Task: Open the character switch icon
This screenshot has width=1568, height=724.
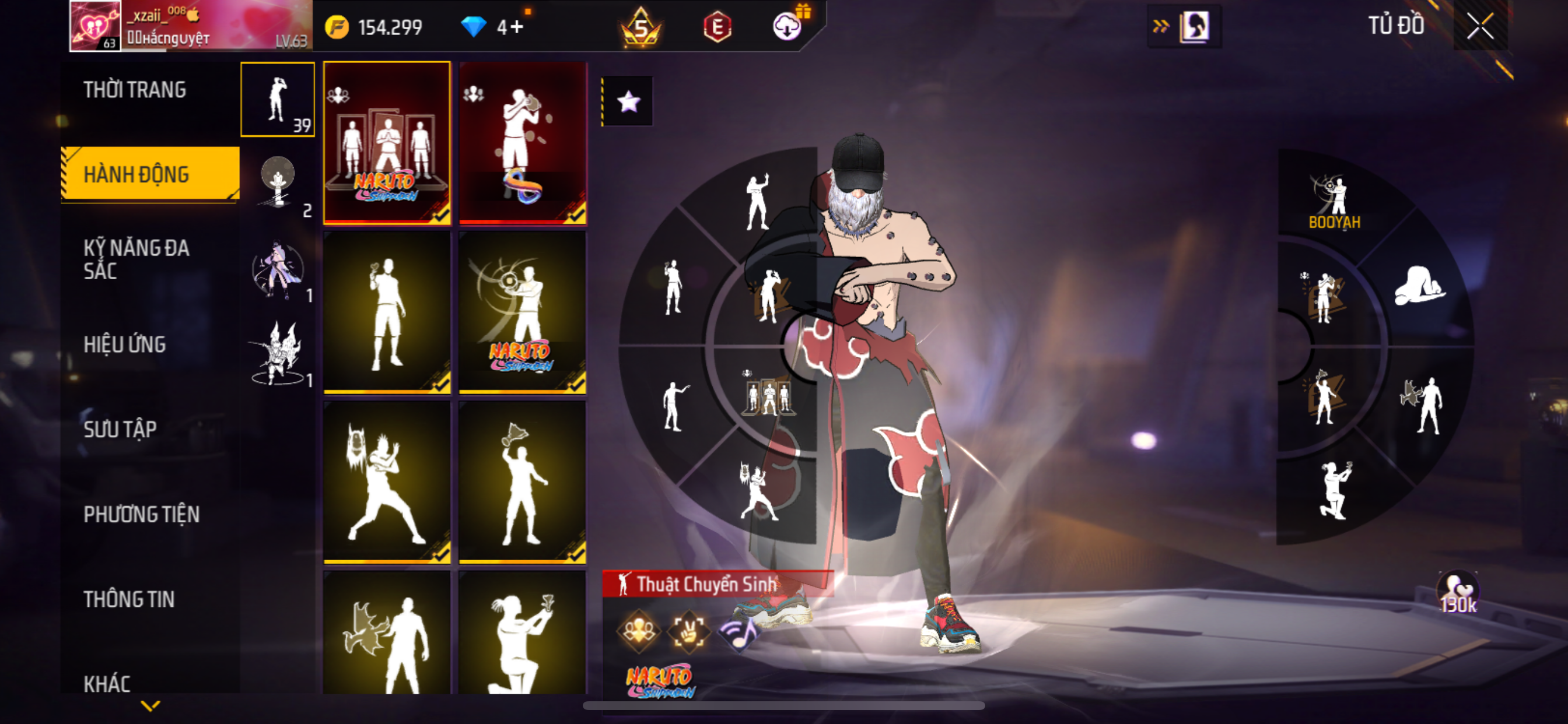Action: coord(1193,26)
